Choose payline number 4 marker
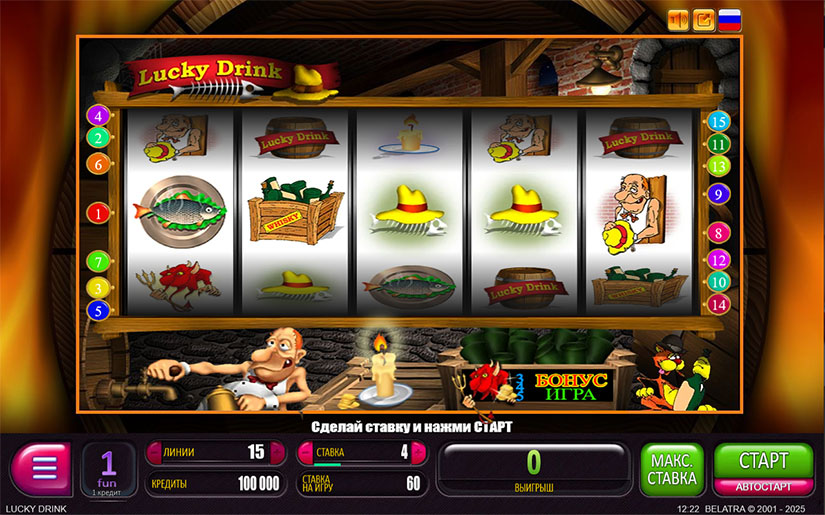This screenshot has height=515, width=825. pyautogui.click(x=98, y=116)
